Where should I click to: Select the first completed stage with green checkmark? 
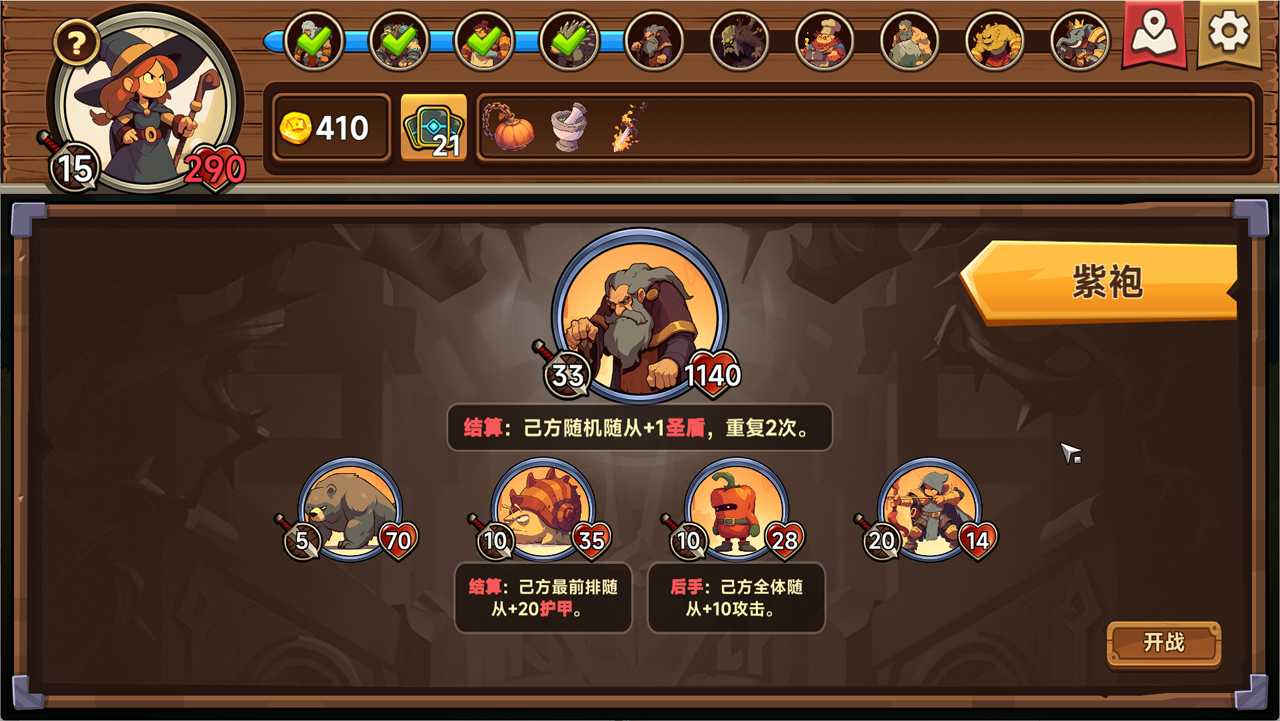click(312, 40)
